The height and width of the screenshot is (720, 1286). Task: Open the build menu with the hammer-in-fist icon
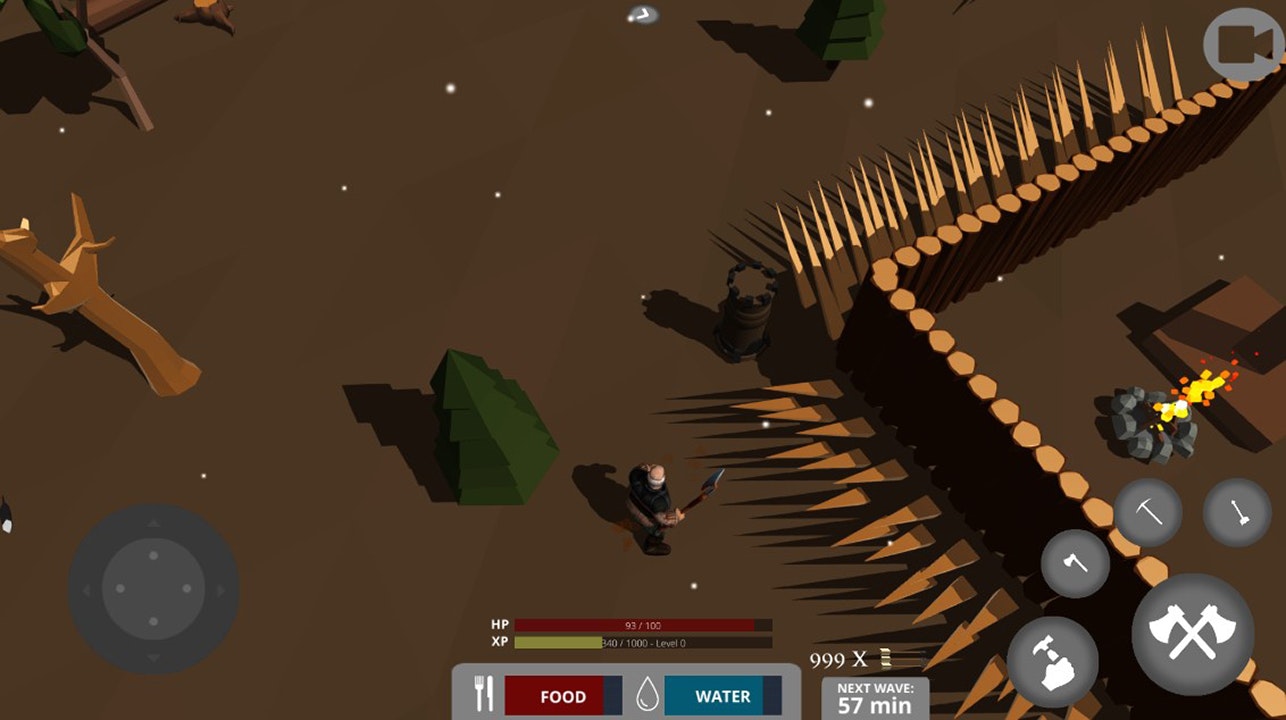(x=1052, y=661)
